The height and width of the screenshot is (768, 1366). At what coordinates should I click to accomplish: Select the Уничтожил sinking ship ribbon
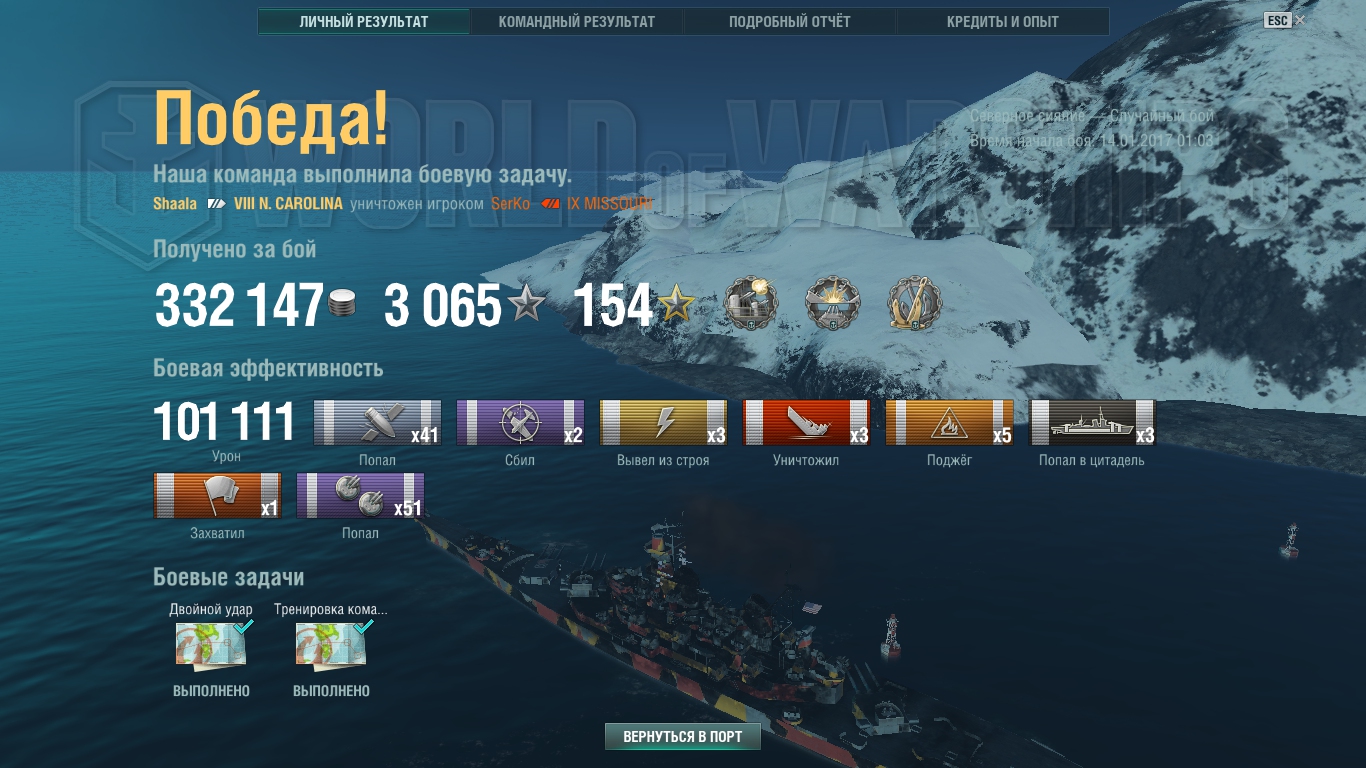click(806, 422)
